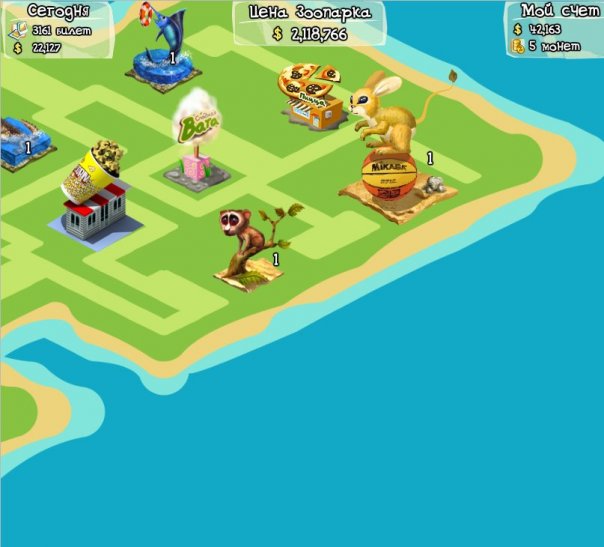Open the "Мой счет" account panel

click(555, 28)
